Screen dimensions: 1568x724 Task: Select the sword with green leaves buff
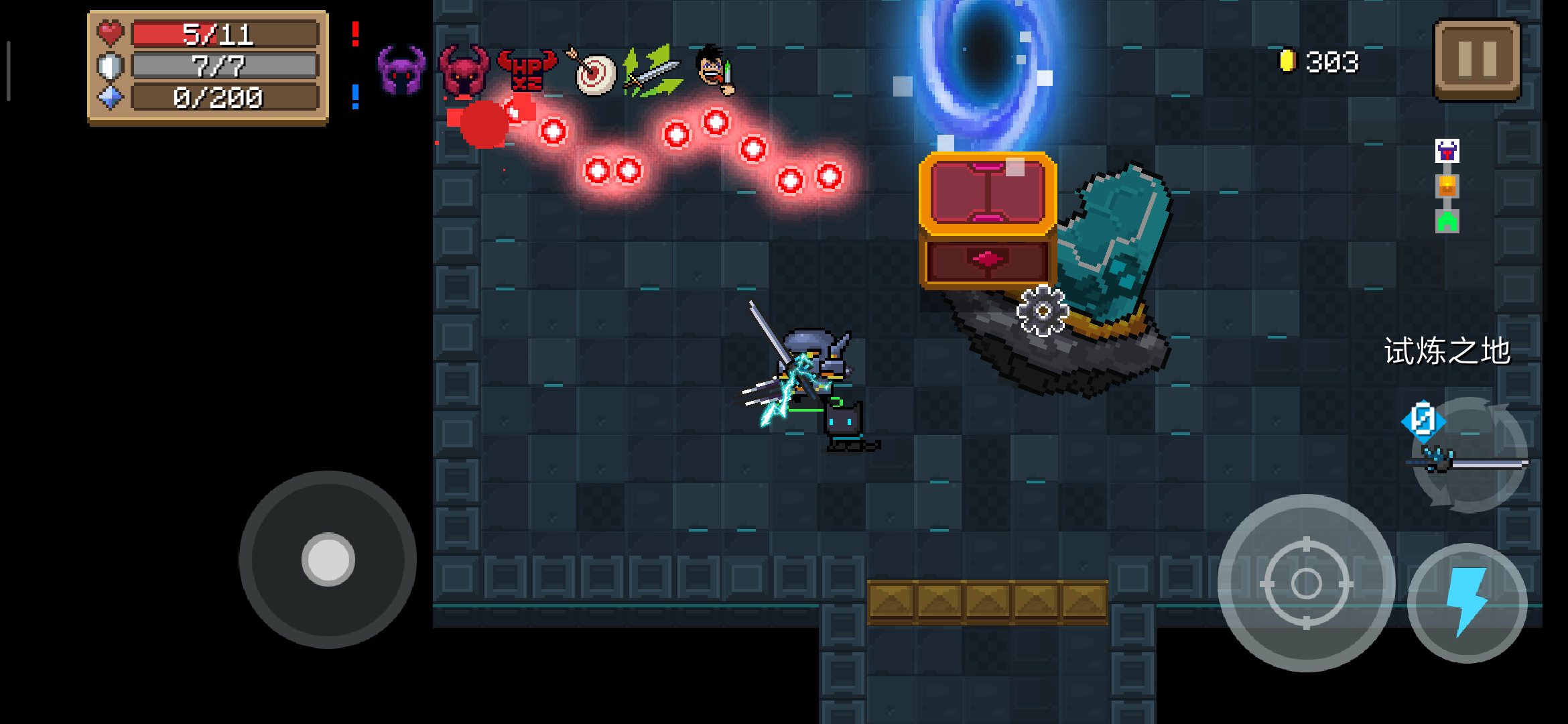(652, 71)
